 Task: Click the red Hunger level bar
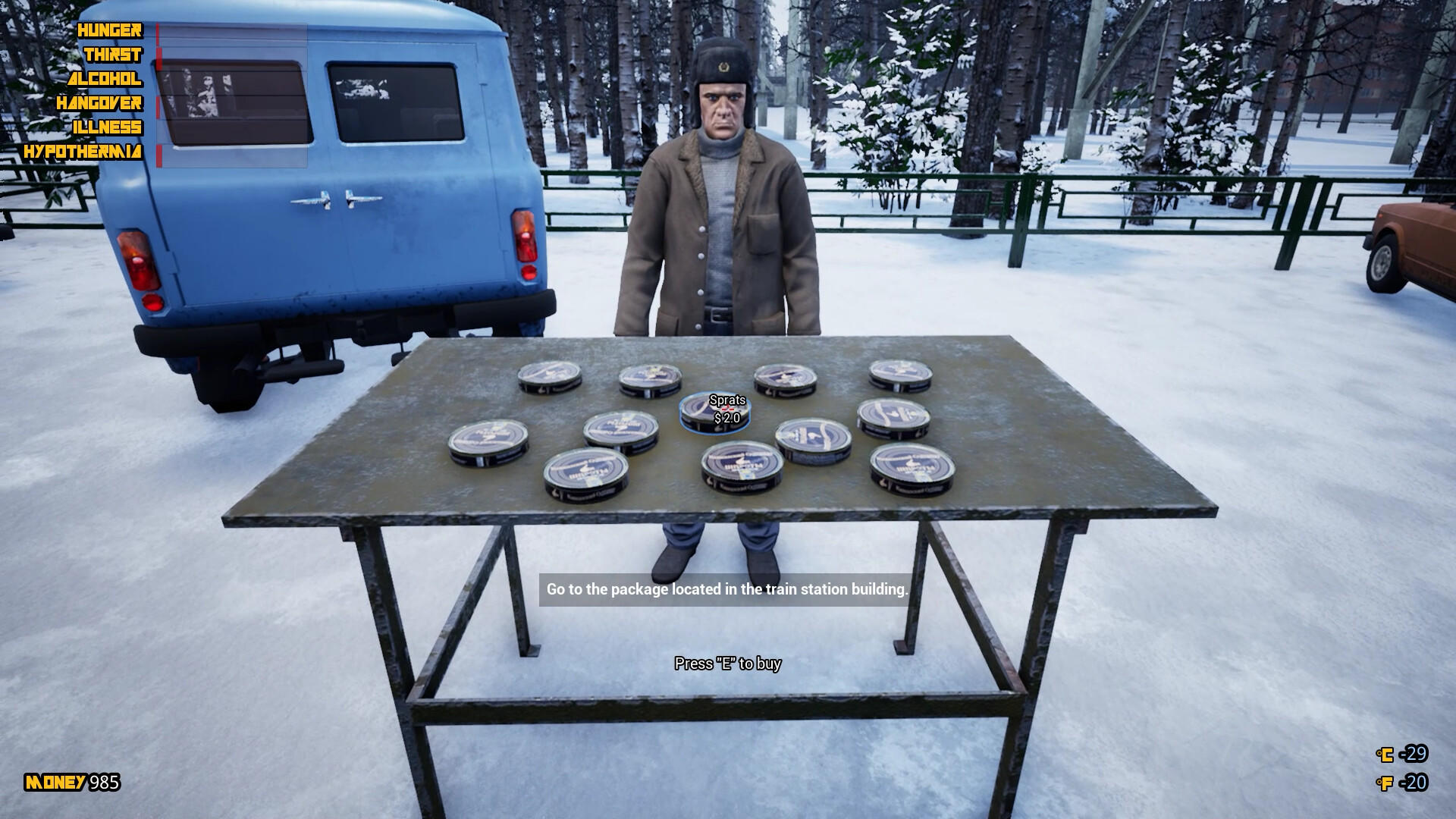coord(158,31)
